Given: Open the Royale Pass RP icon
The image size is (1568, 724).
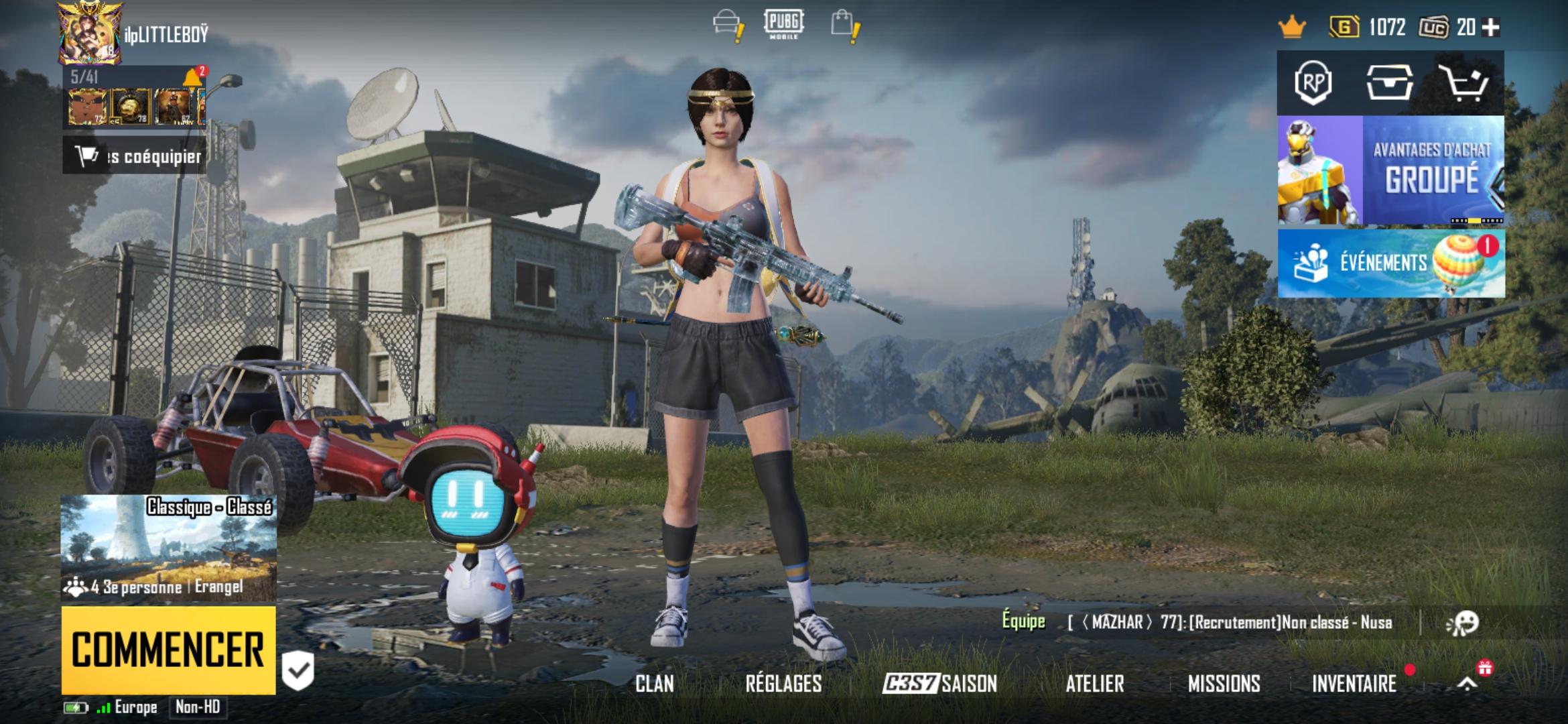Looking at the screenshot, I should tap(1313, 83).
